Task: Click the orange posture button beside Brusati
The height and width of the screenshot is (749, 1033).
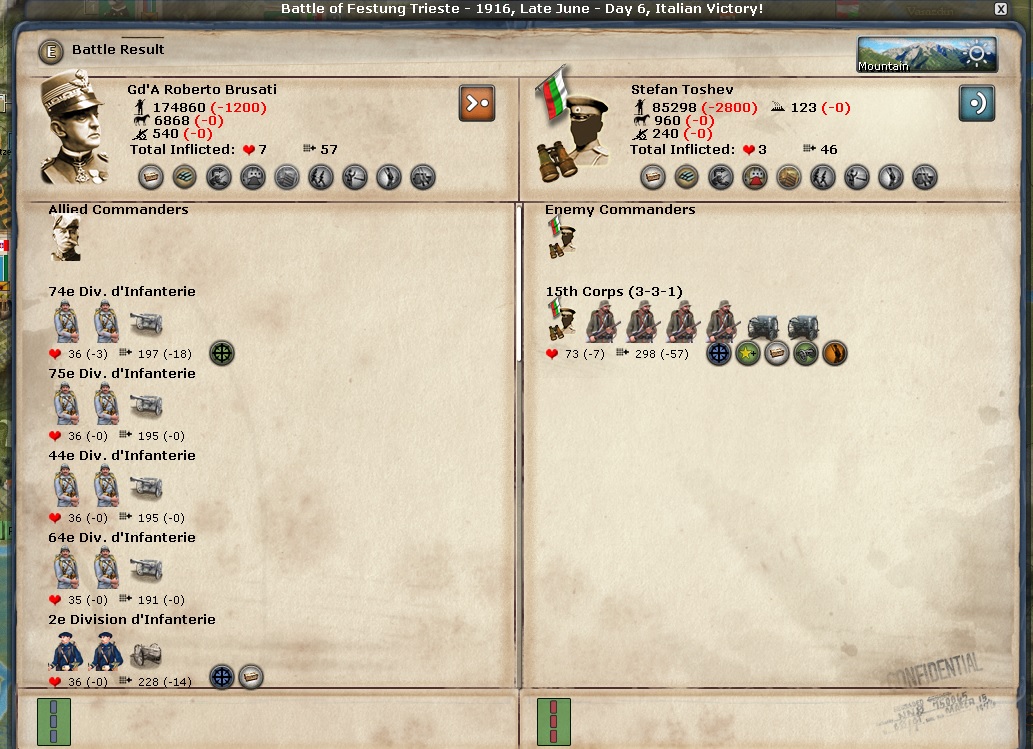Action: click(x=477, y=103)
